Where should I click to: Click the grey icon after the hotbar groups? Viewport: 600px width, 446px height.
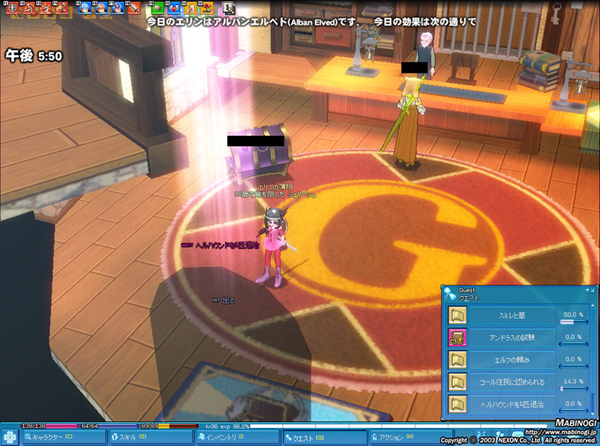[229, 9]
